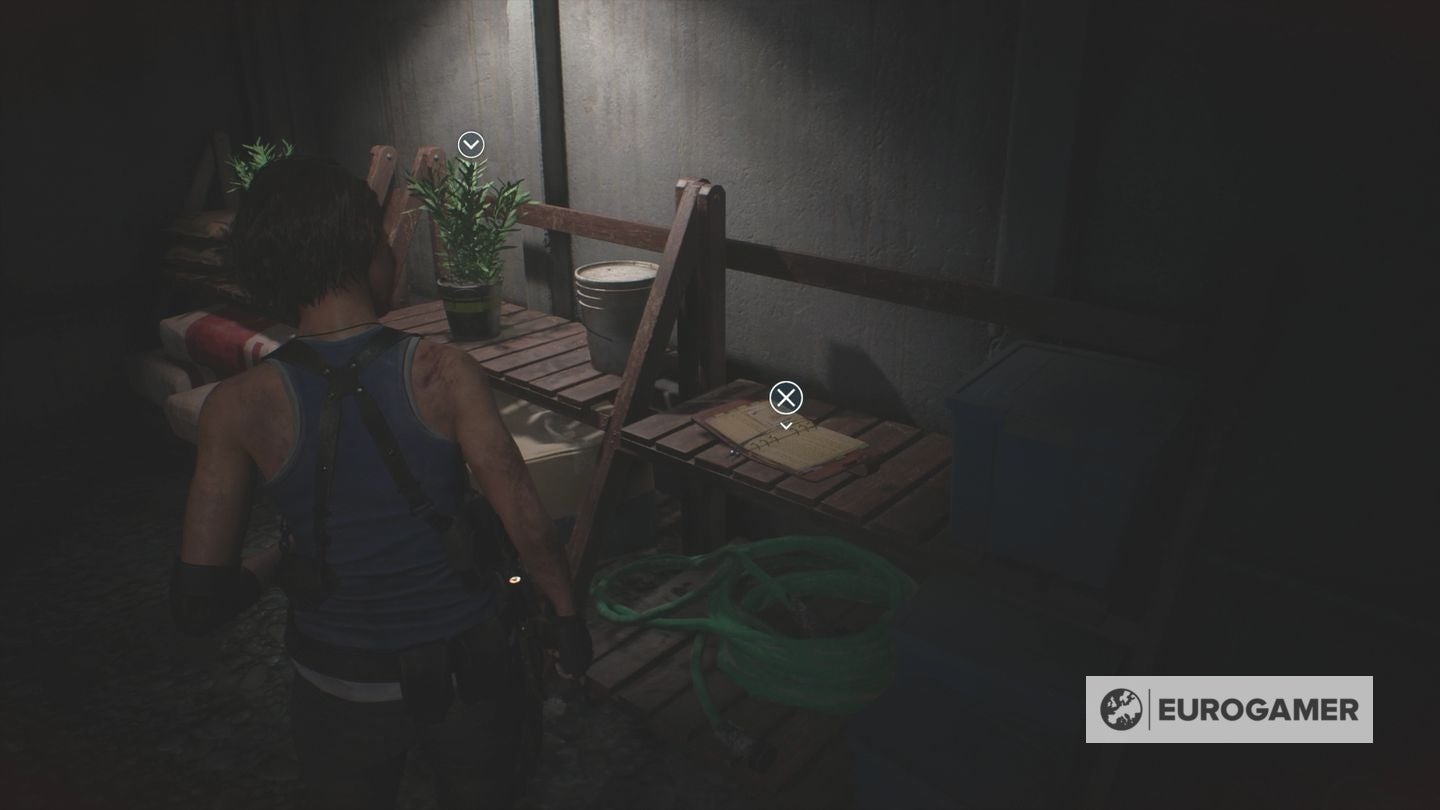1440x810 pixels.
Task: Click the X symbol inside the pickup circle
Action: pos(786,398)
